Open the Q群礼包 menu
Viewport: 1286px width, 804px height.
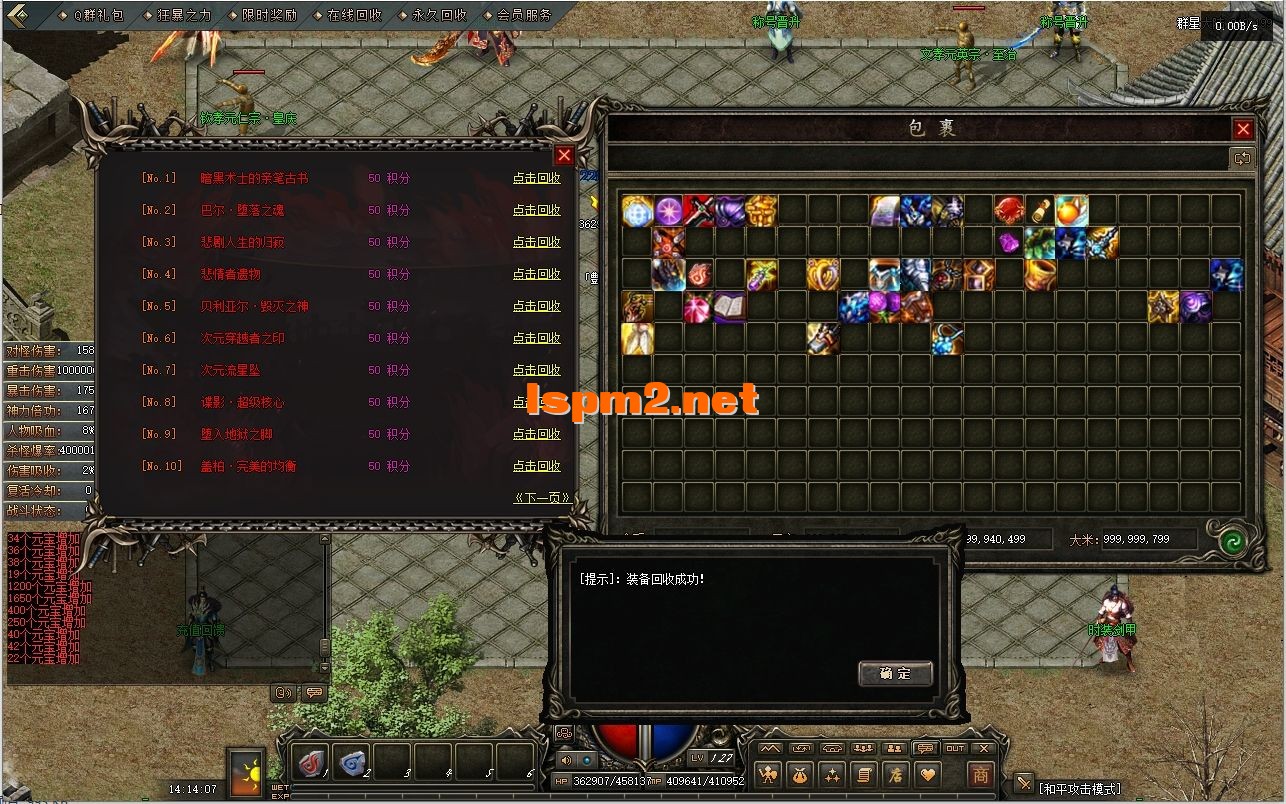point(98,15)
